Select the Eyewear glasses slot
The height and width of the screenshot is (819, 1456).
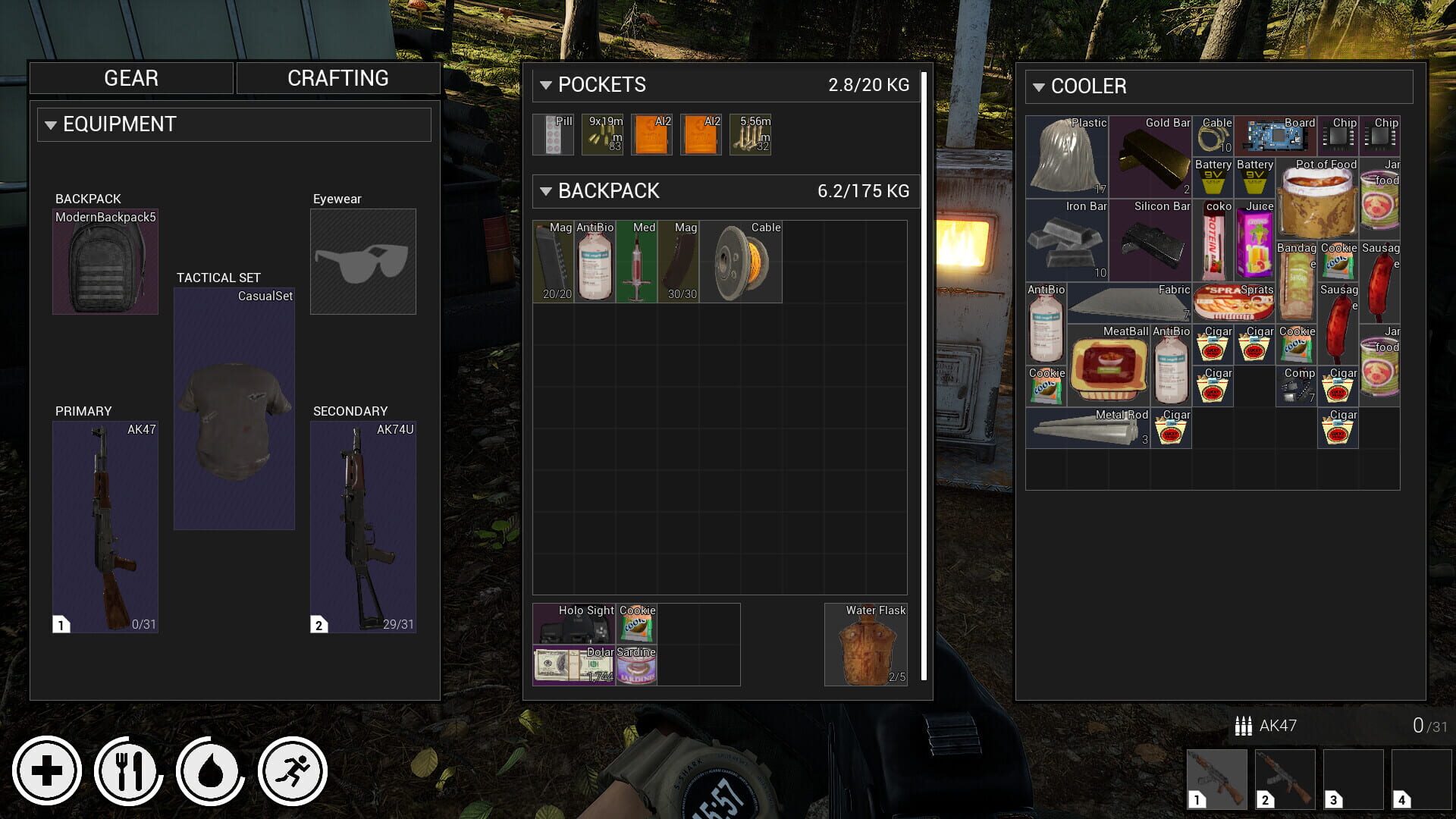pyautogui.click(x=362, y=261)
